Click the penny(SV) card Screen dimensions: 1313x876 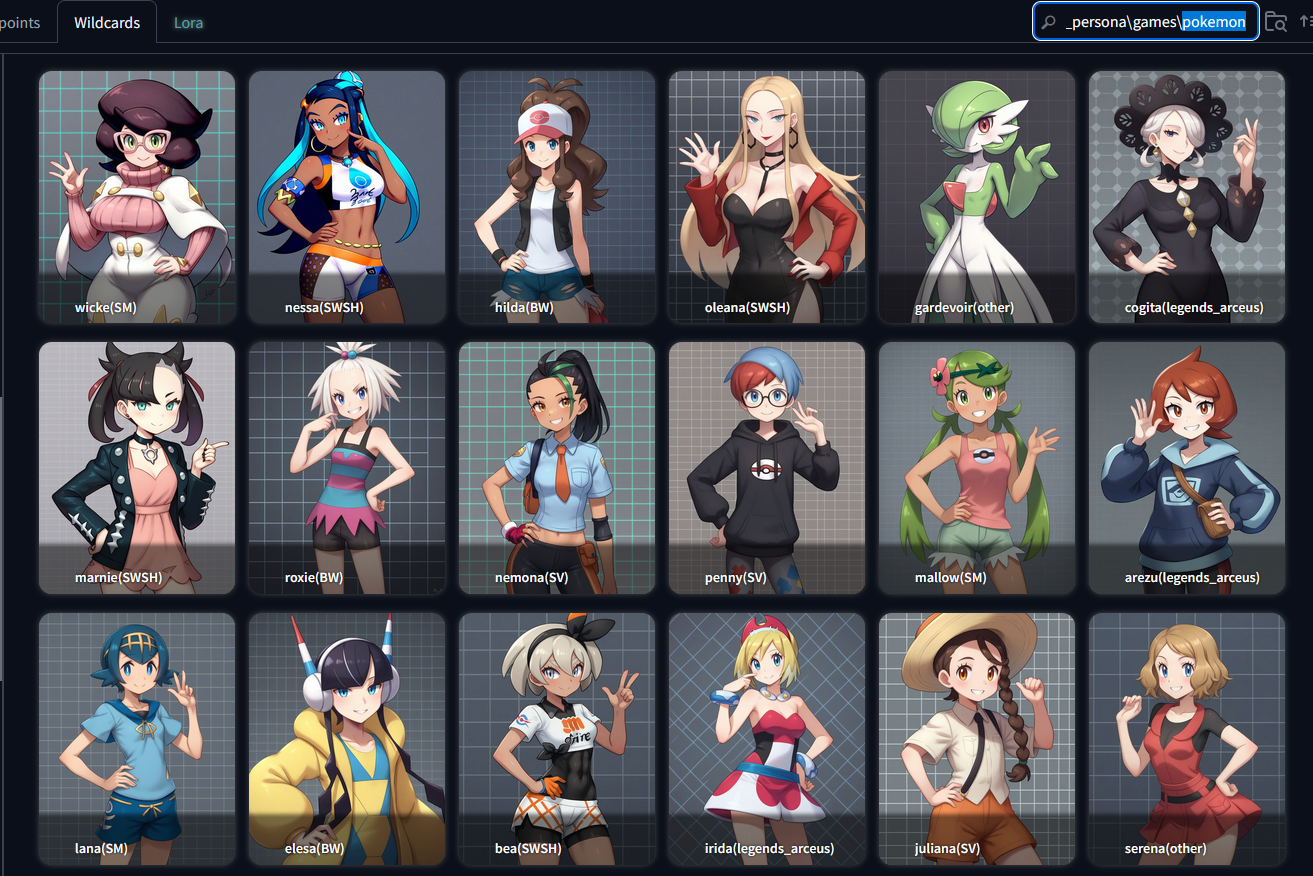(767, 467)
